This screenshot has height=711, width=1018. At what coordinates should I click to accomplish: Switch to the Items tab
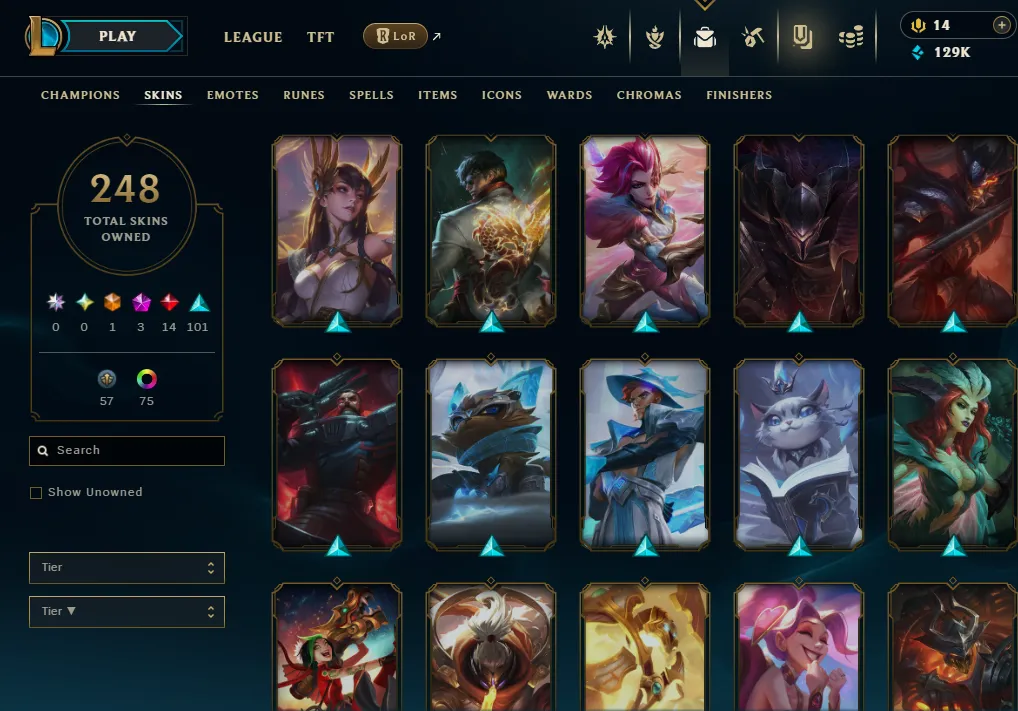tap(438, 95)
